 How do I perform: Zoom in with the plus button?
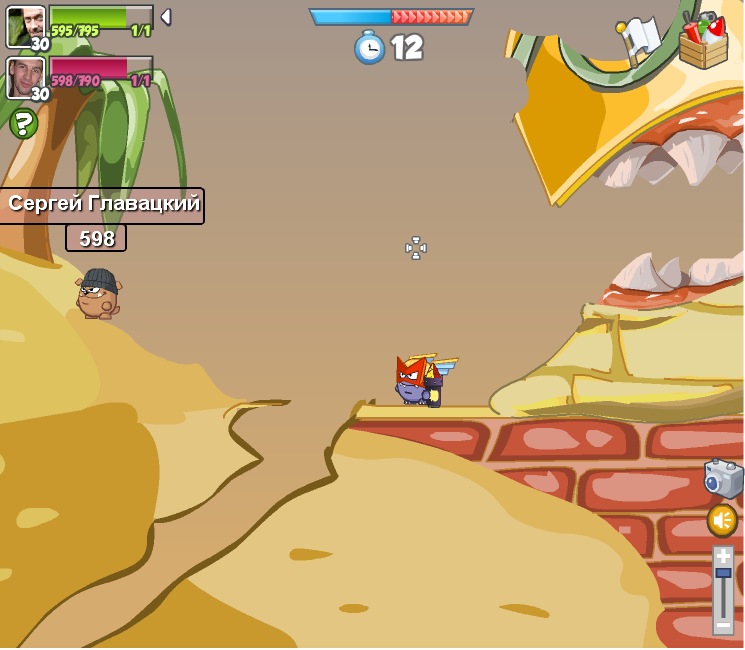click(723, 555)
